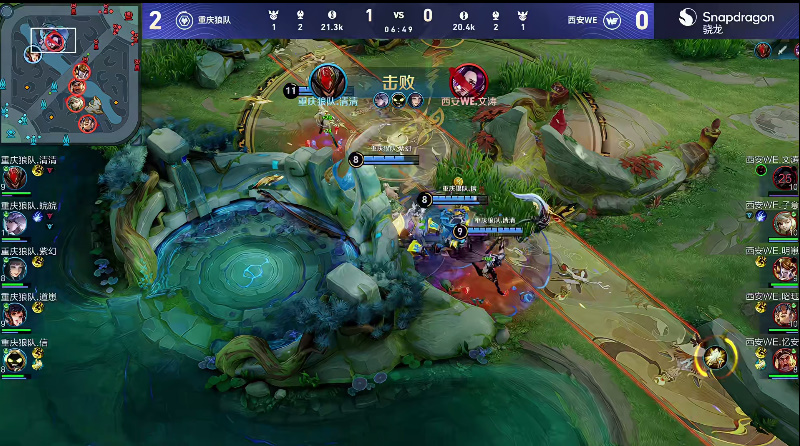Pick 重庆狼队.道崽's hero portrait
This screenshot has width=800, height=446.
(x=14, y=315)
